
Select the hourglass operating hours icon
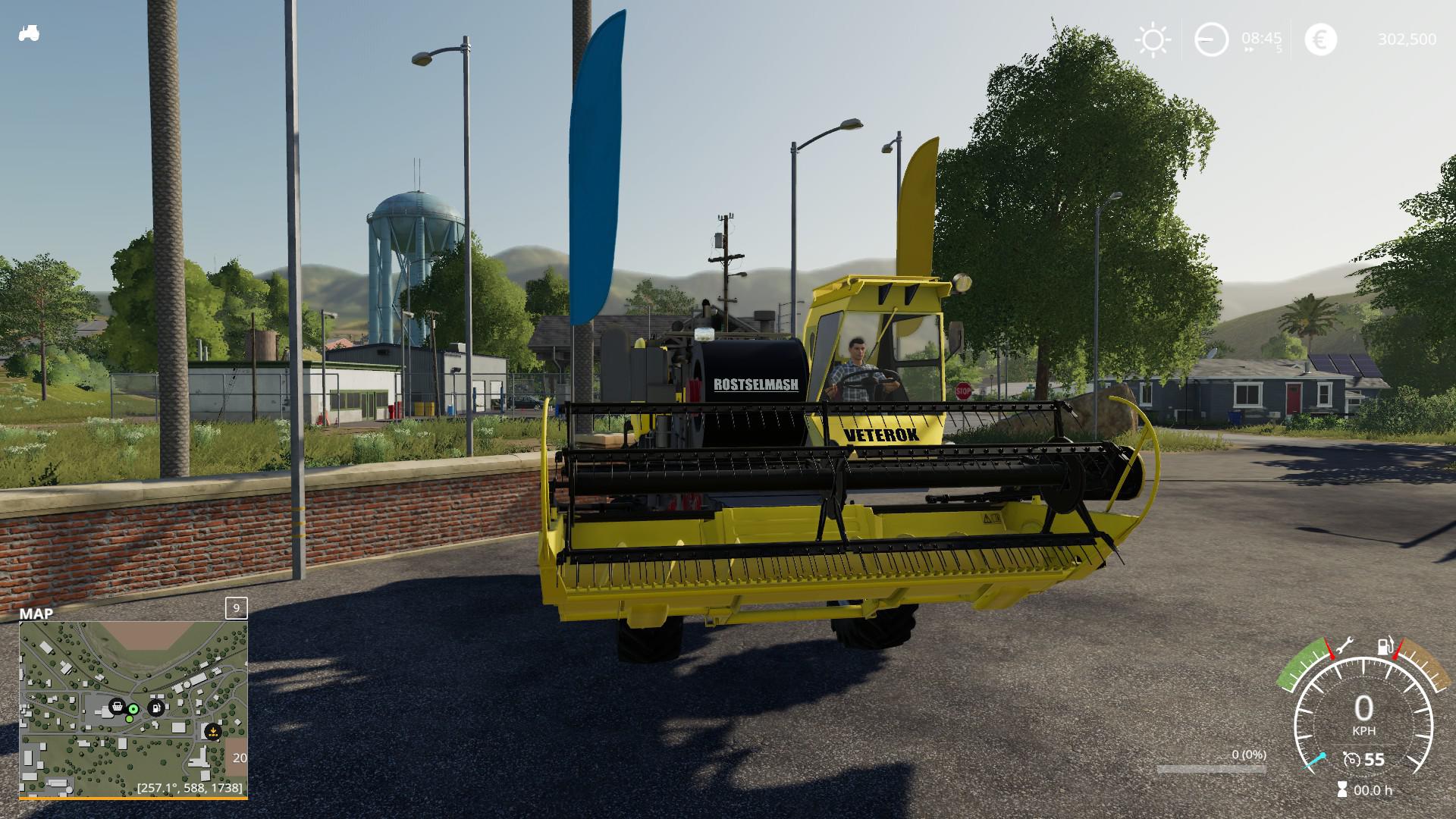pos(1342,788)
